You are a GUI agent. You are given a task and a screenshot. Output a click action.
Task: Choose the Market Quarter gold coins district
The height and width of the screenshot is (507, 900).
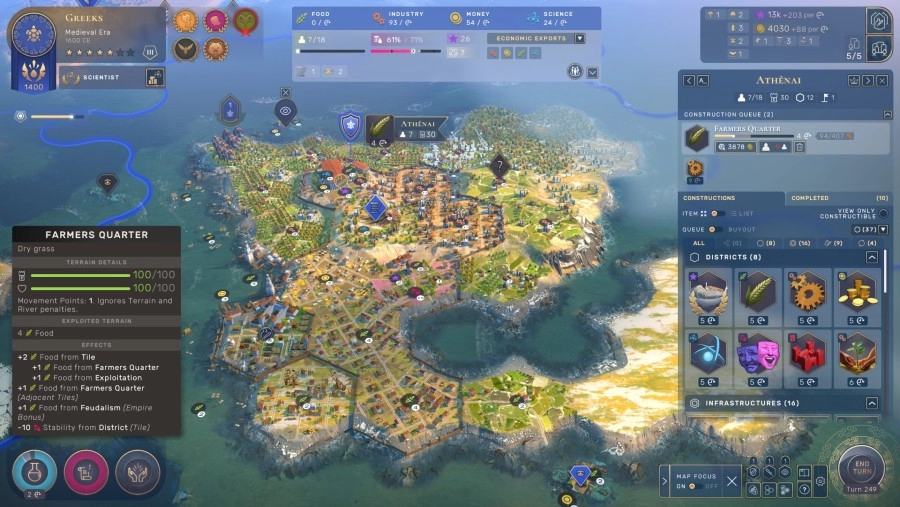pyautogui.click(x=857, y=293)
